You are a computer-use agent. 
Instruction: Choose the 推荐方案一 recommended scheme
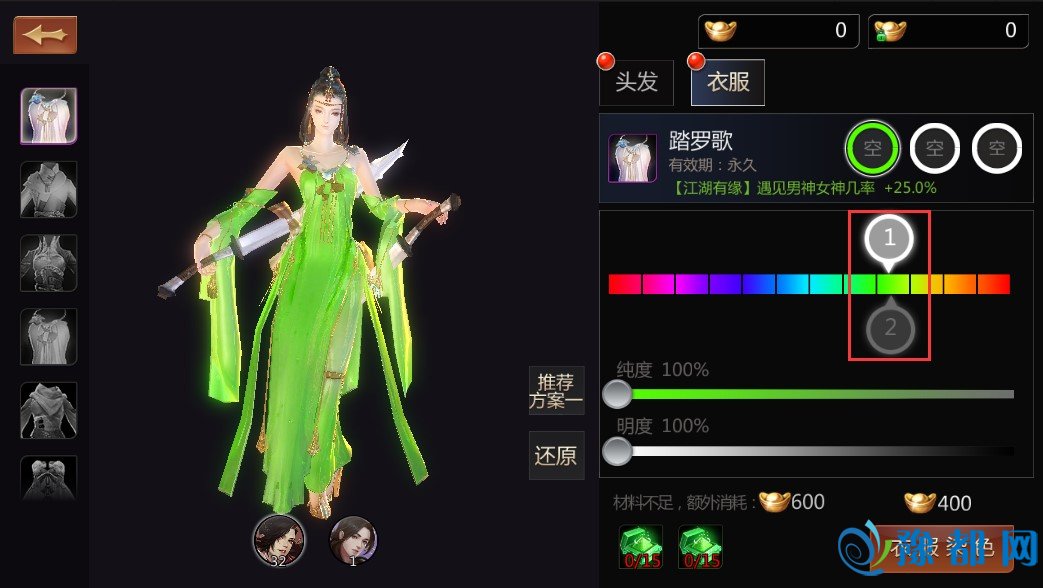coord(556,391)
